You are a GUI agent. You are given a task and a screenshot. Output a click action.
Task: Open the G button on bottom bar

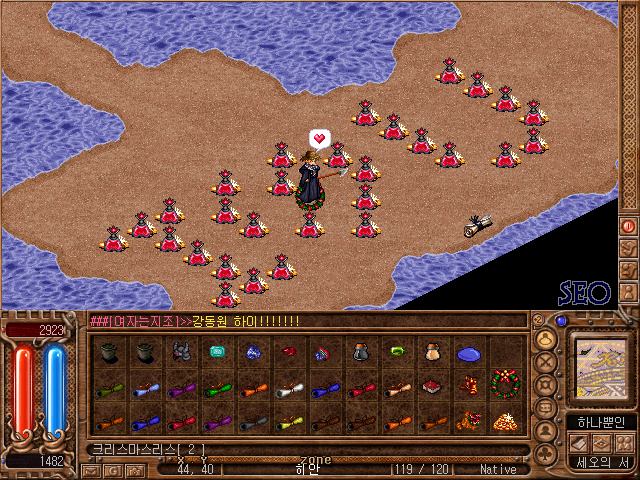pos(113,470)
